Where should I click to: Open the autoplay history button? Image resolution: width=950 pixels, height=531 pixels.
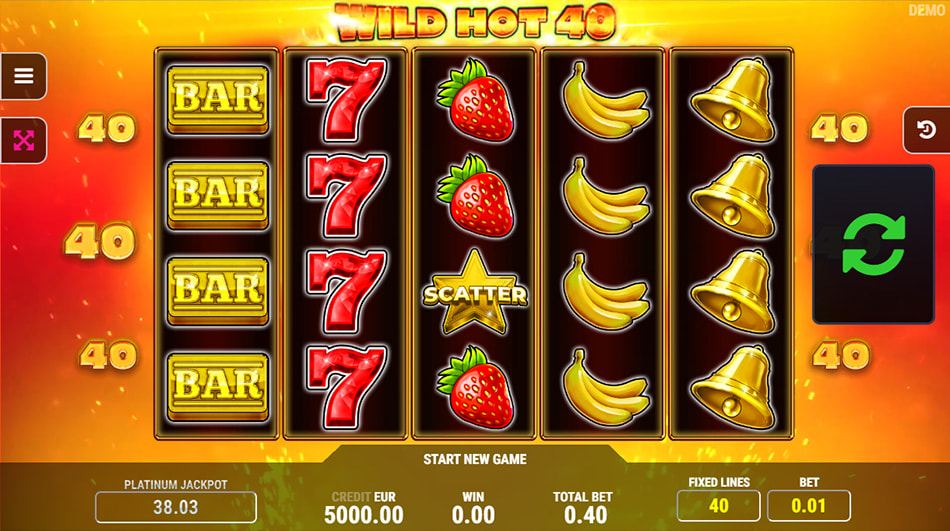click(x=926, y=130)
